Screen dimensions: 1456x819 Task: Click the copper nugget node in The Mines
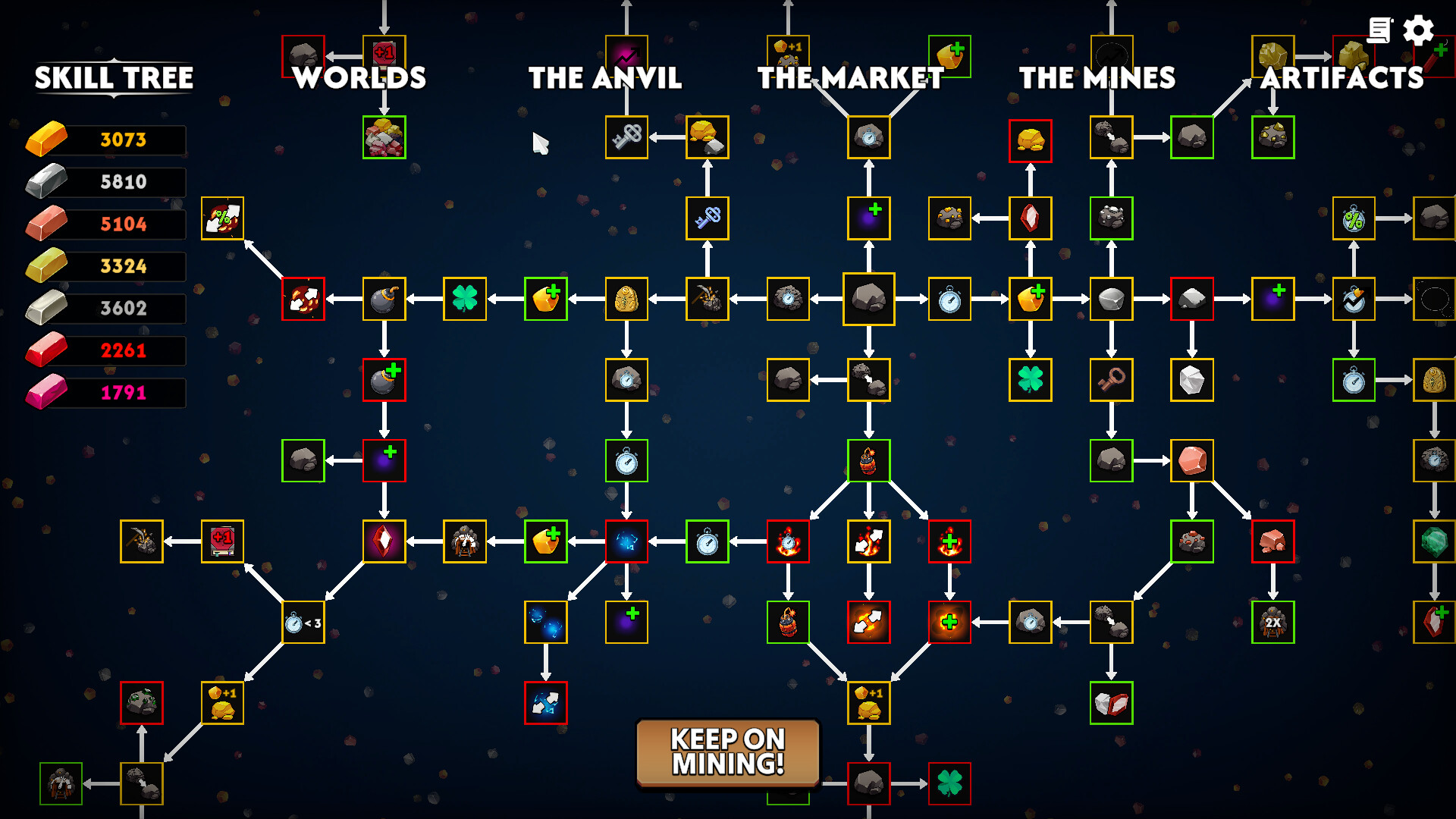[x=1192, y=461]
